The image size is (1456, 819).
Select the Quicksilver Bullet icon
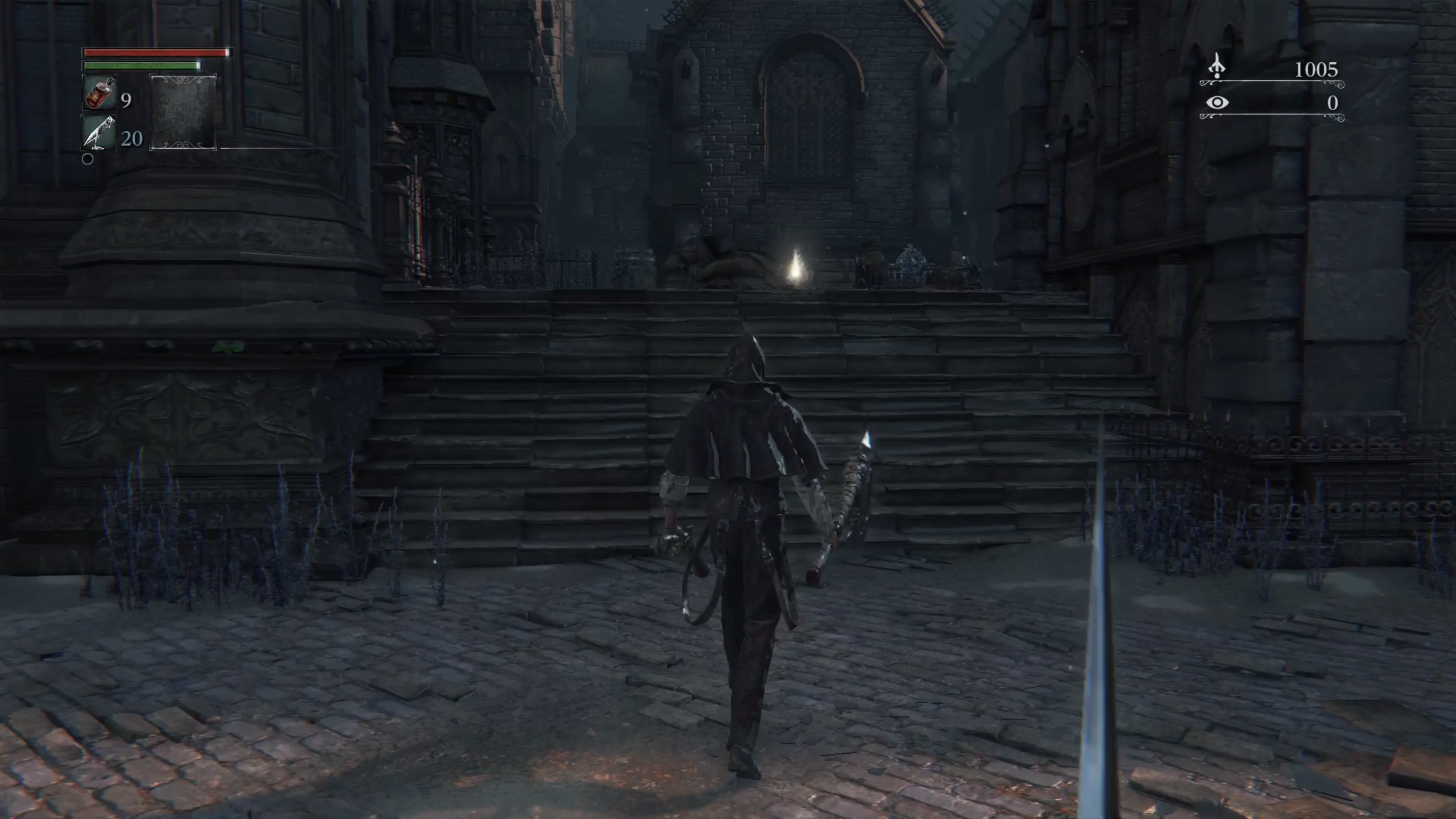[x=99, y=132]
